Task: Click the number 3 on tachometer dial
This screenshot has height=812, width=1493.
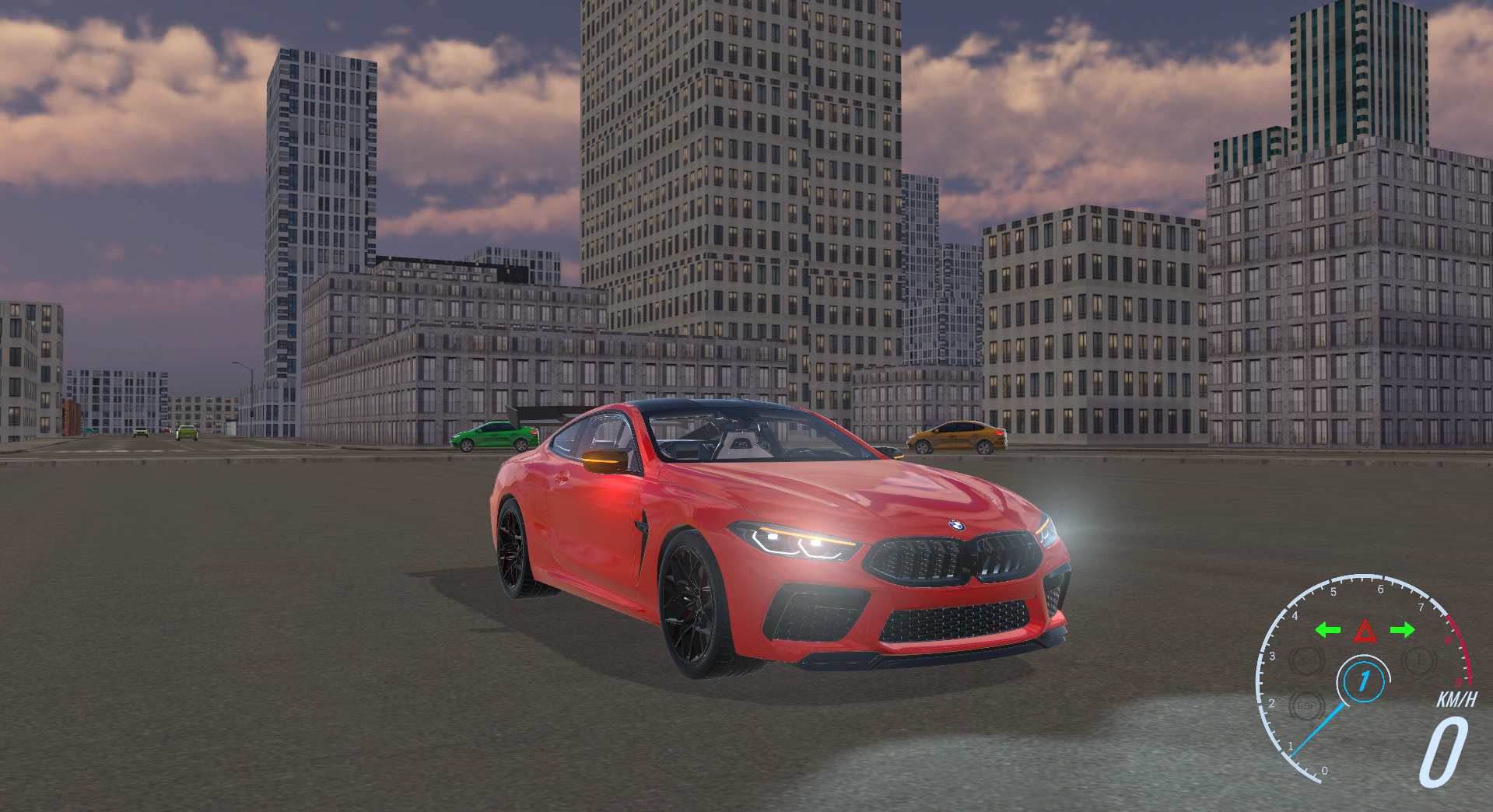Action: point(1273,656)
